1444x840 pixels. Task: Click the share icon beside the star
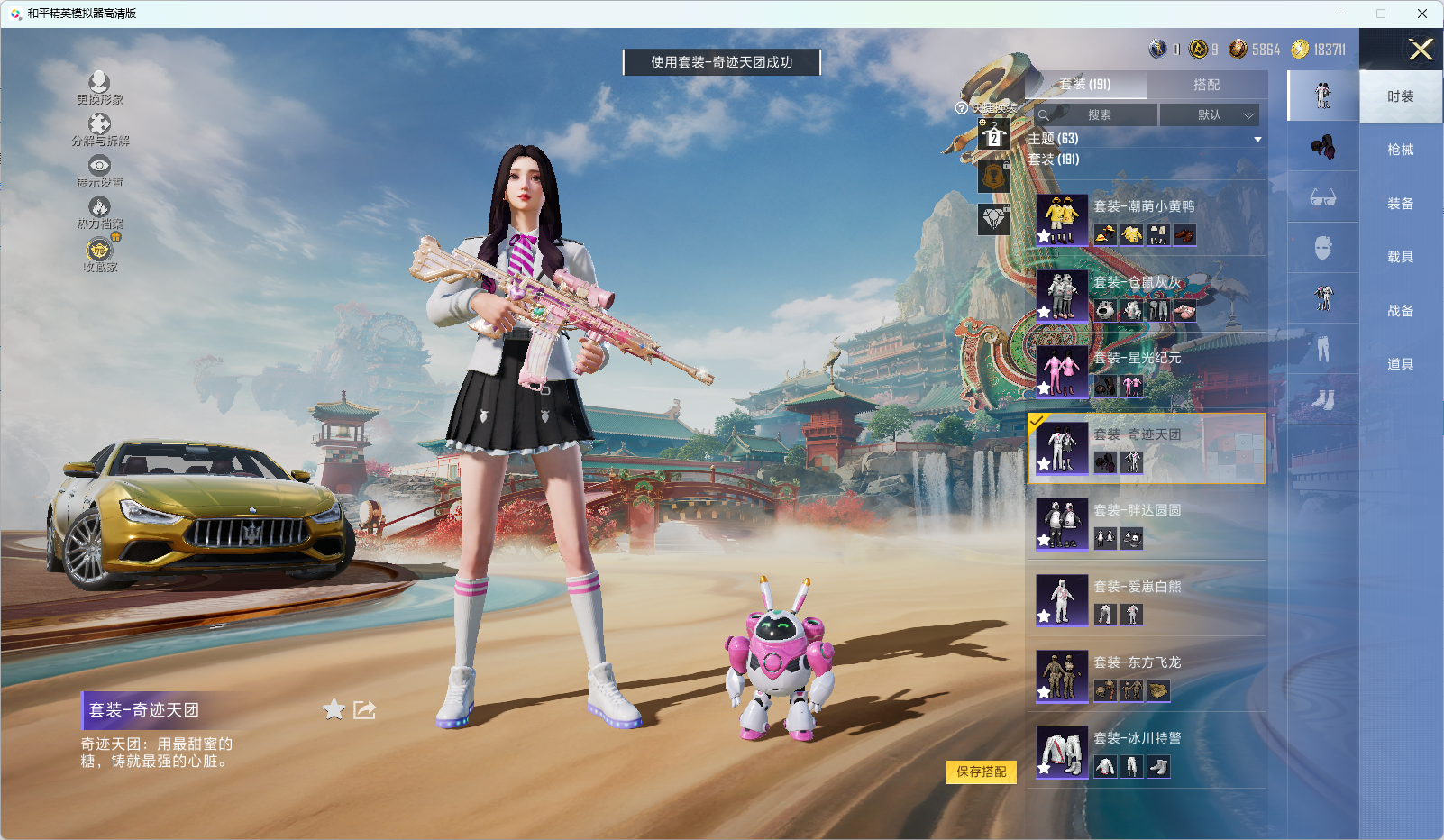[363, 710]
